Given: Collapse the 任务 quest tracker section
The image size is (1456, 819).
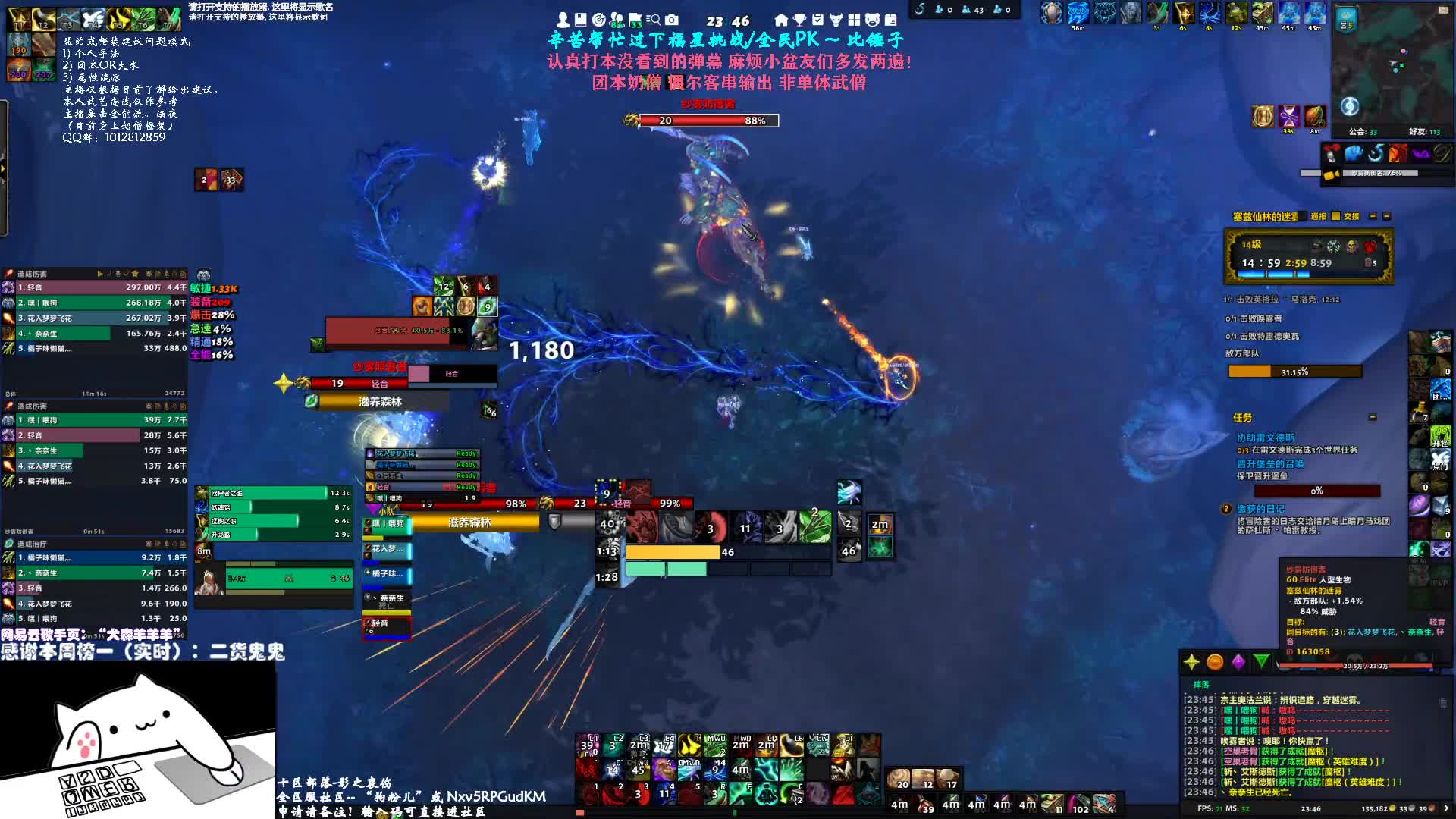Looking at the screenshot, I should pos(1372,417).
